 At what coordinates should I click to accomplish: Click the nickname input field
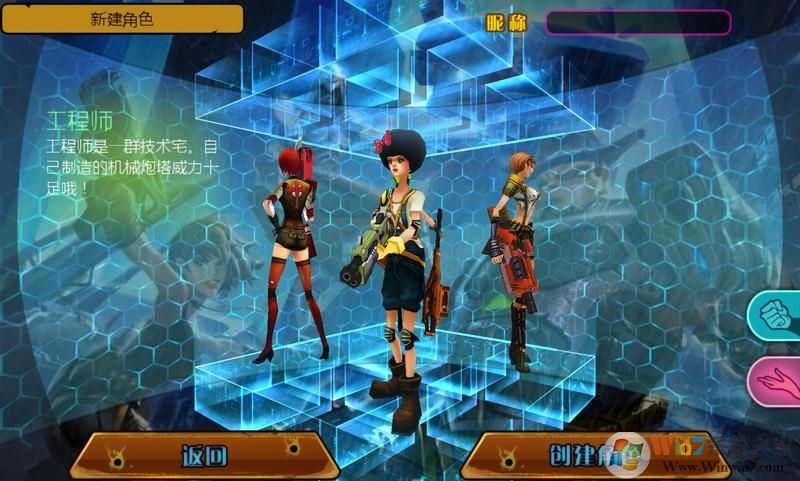pyautogui.click(x=637, y=22)
